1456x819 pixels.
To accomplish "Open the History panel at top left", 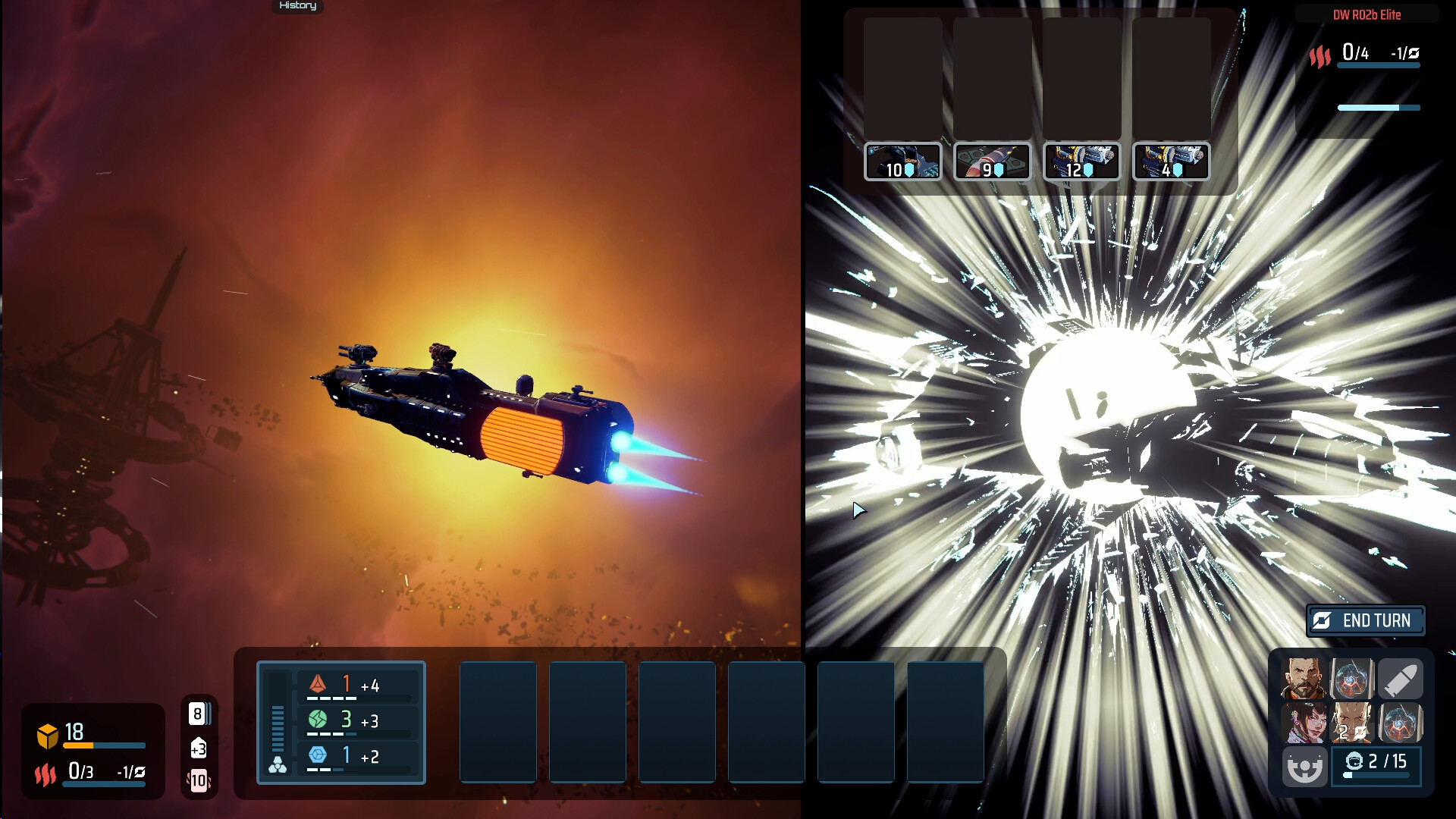I will (297, 6).
